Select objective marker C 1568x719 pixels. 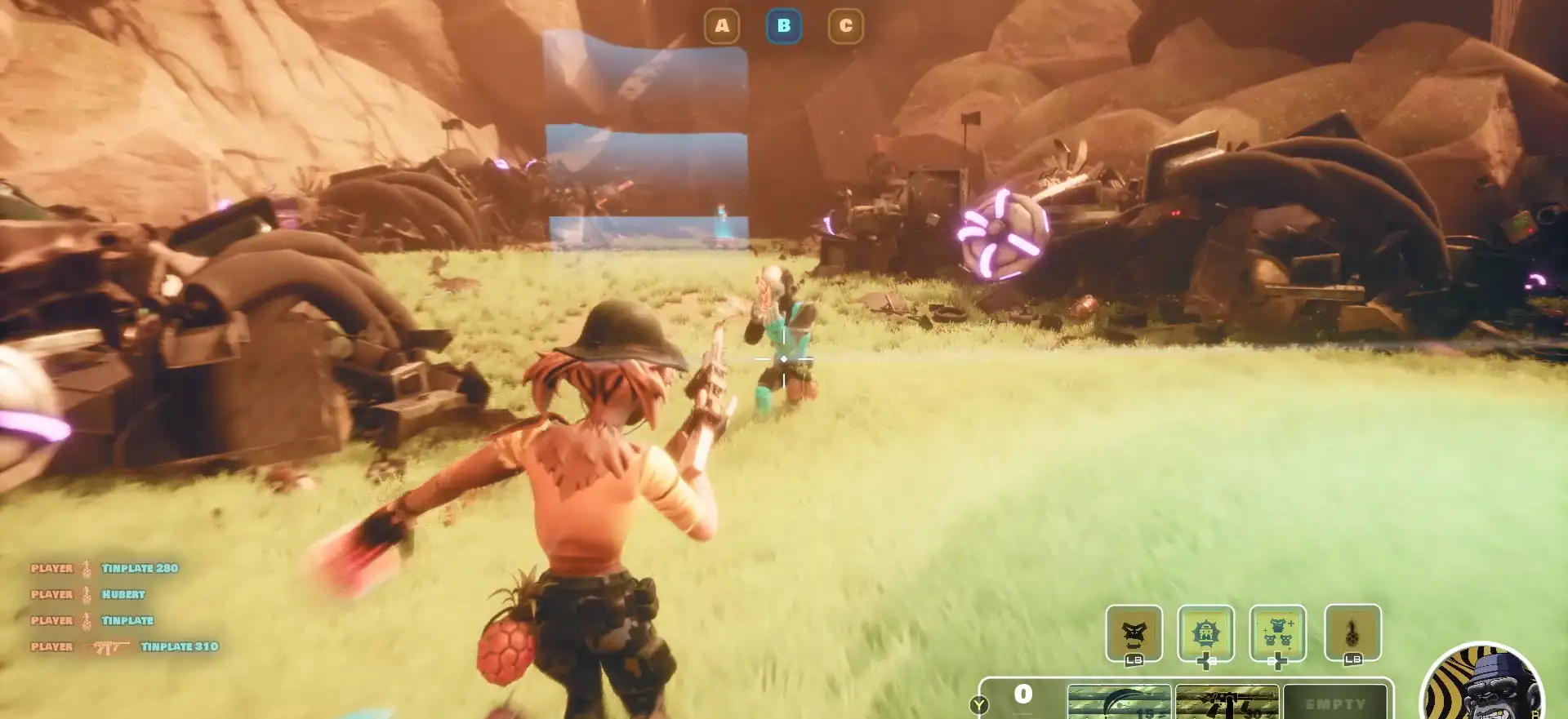(846, 26)
